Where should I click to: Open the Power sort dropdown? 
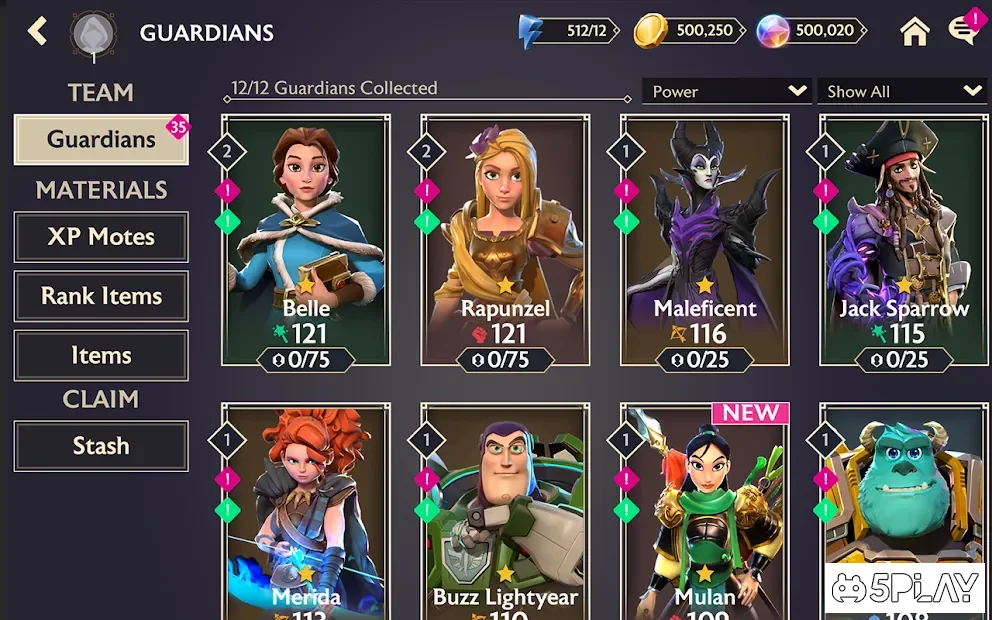point(727,91)
